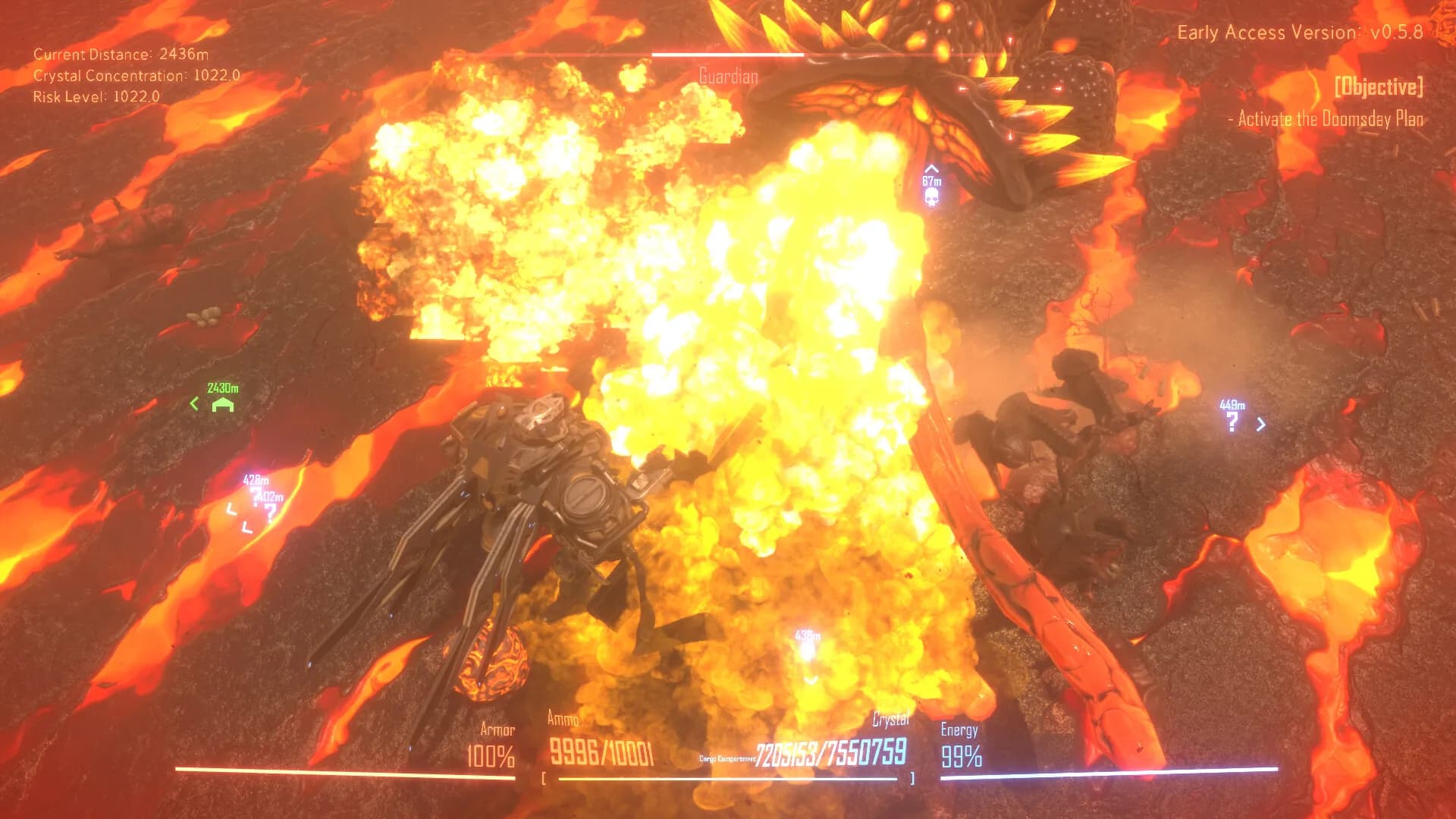Click the question mark marker at 449m

pos(1232,422)
